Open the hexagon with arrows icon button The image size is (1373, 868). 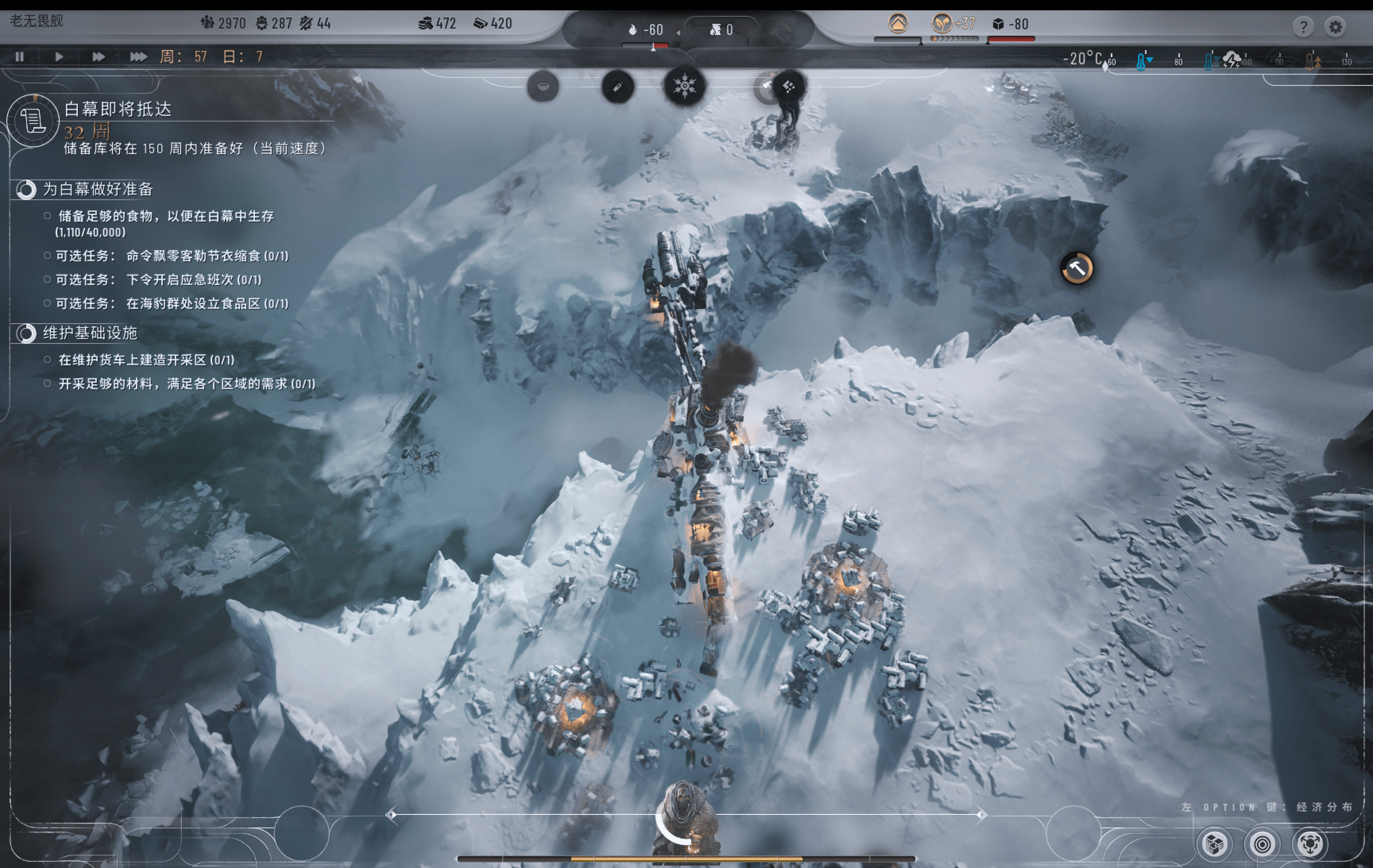(1310, 844)
